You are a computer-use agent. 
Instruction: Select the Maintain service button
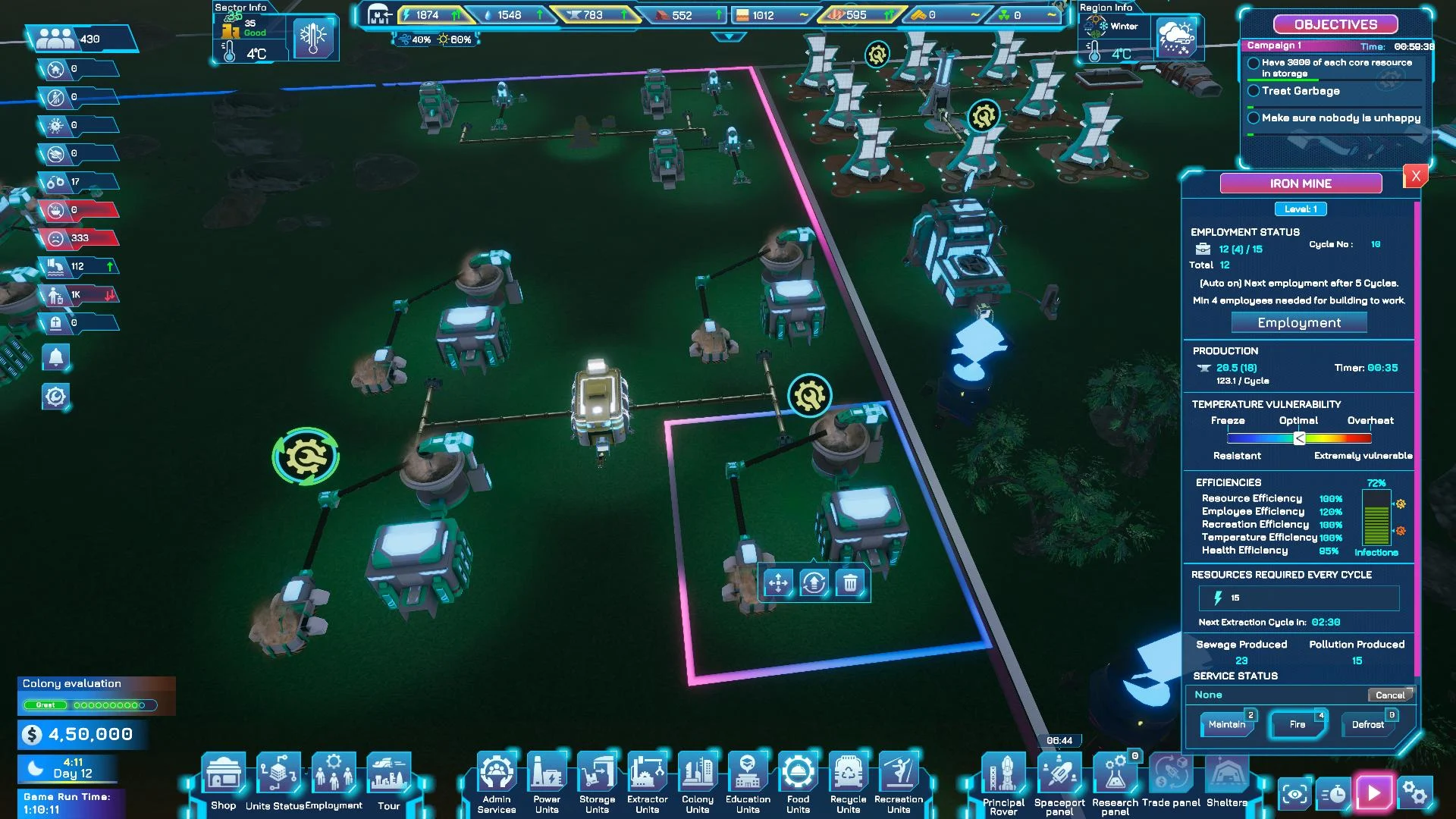[x=1227, y=725]
